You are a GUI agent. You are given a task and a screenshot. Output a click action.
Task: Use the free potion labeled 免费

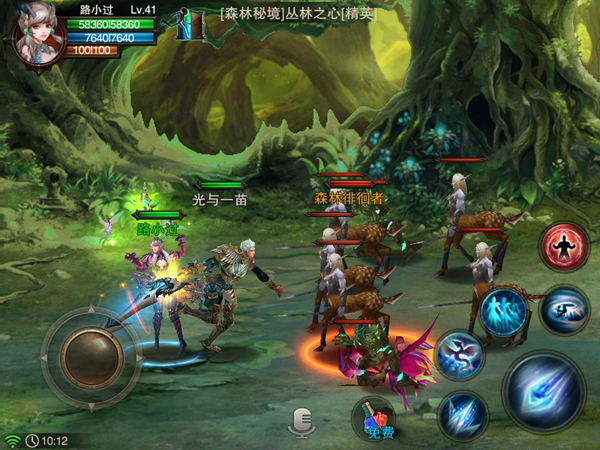(x=374, y=419)
